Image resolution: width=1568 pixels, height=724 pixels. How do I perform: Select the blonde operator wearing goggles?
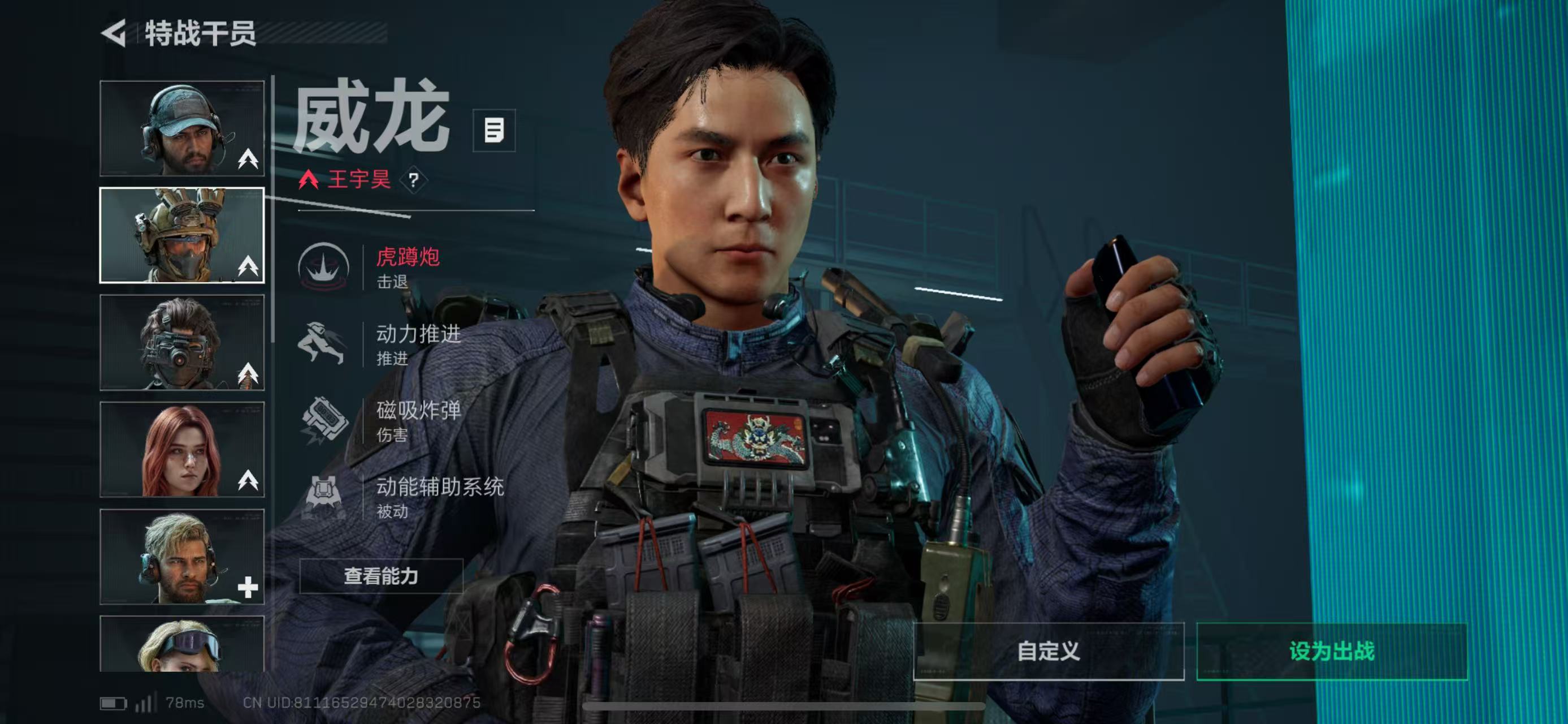[182, 644]
